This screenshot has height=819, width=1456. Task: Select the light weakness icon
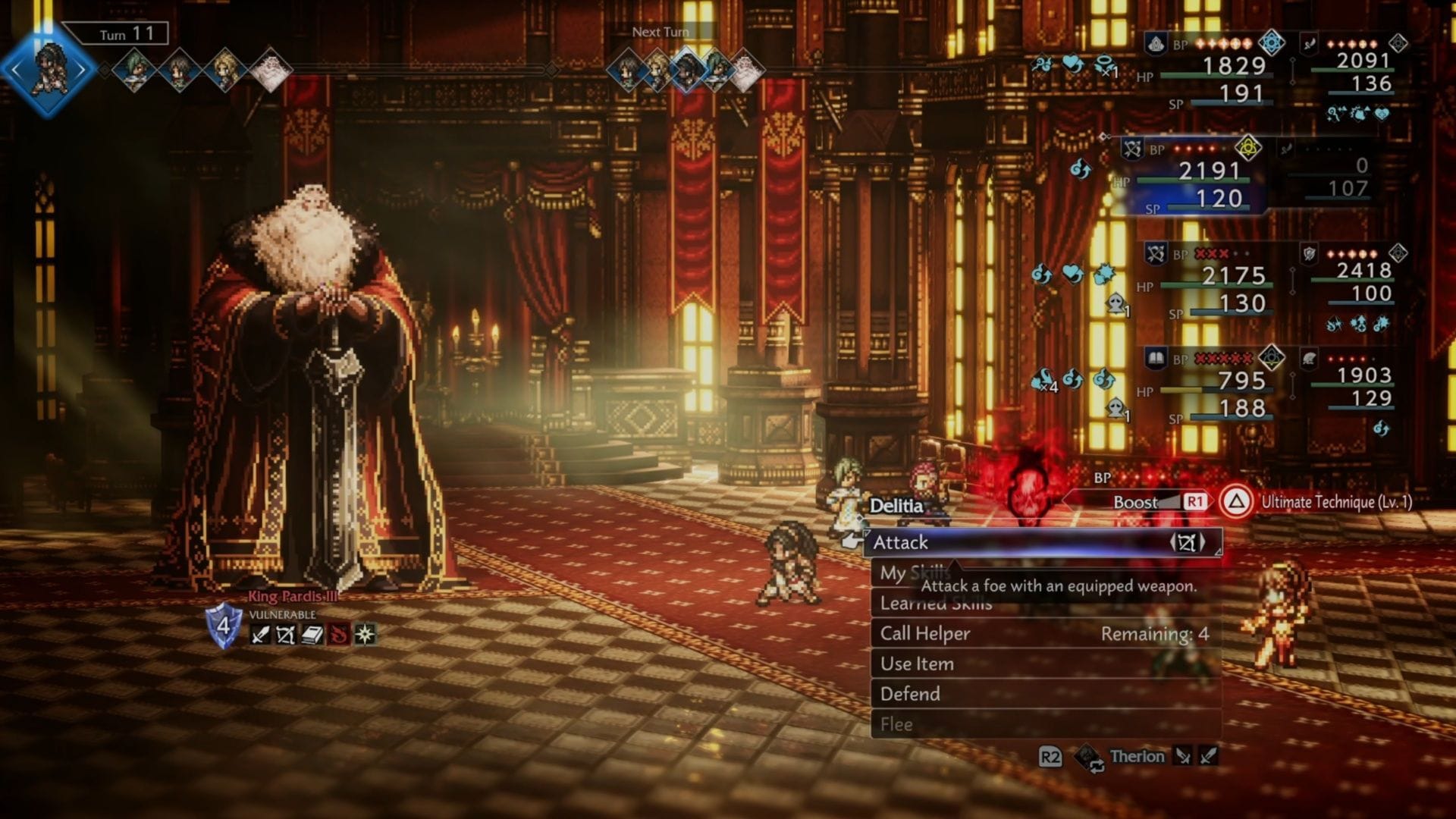coord(365,635)
